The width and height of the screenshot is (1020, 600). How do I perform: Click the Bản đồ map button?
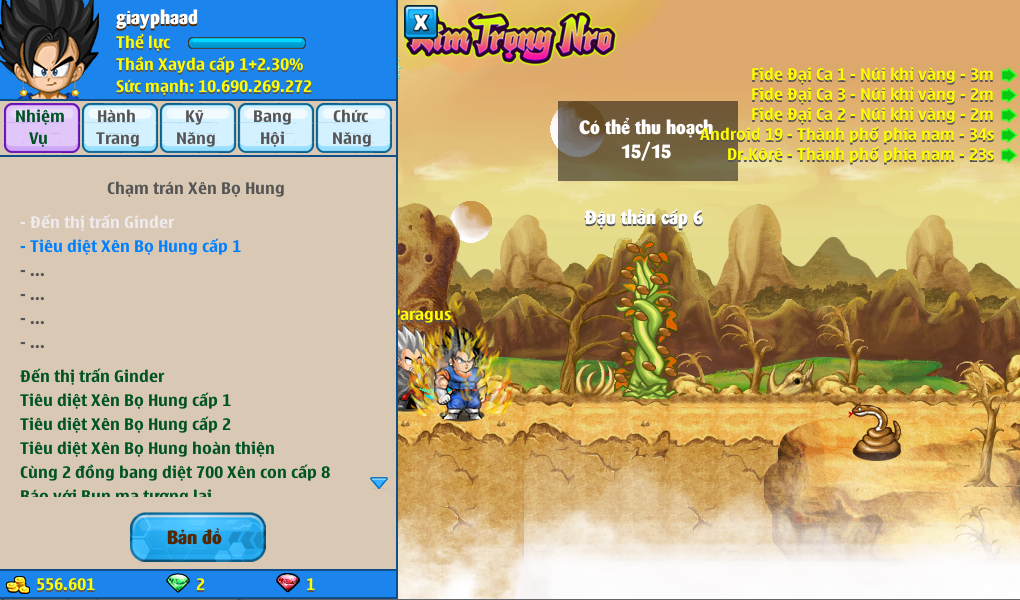pyautogui.click(x=197, y=538)
